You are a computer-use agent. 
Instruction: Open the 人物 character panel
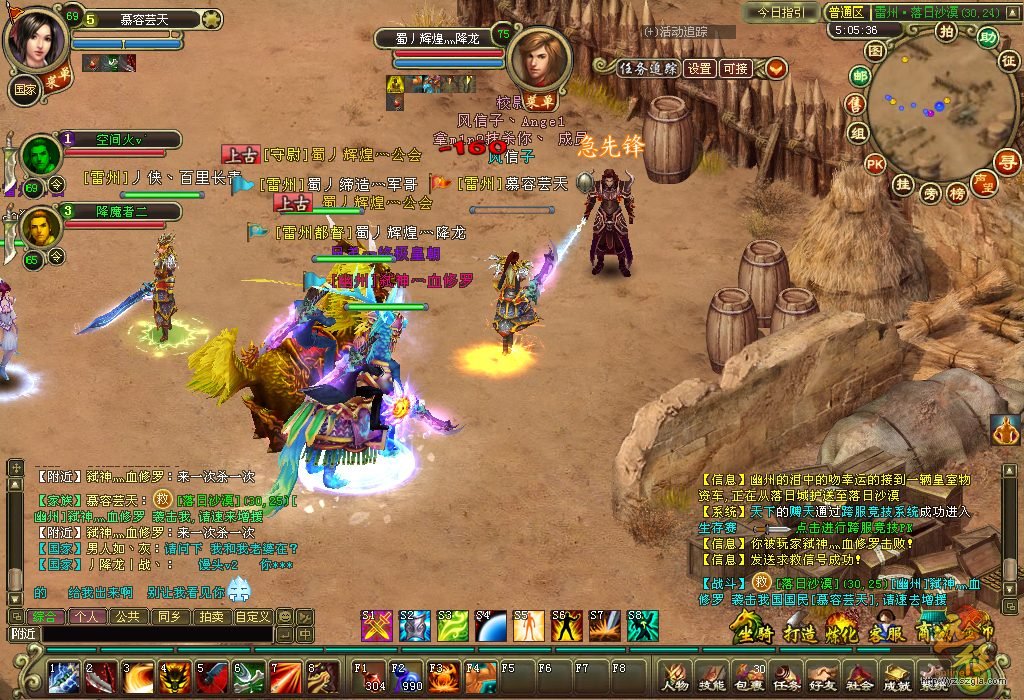coord(675,678)
